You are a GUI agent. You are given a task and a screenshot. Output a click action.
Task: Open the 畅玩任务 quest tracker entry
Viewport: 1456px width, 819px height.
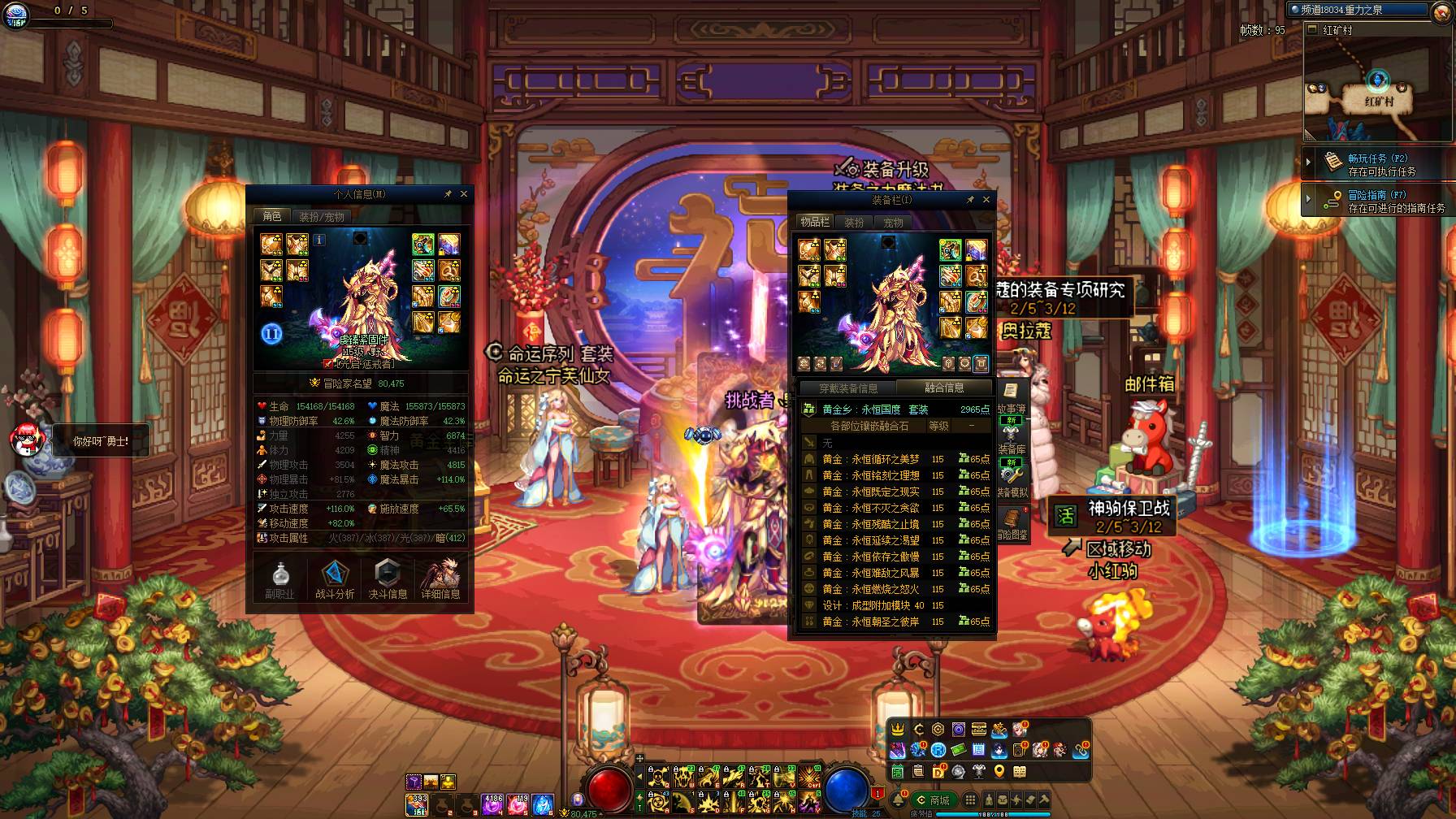[x=1378, y=164]
